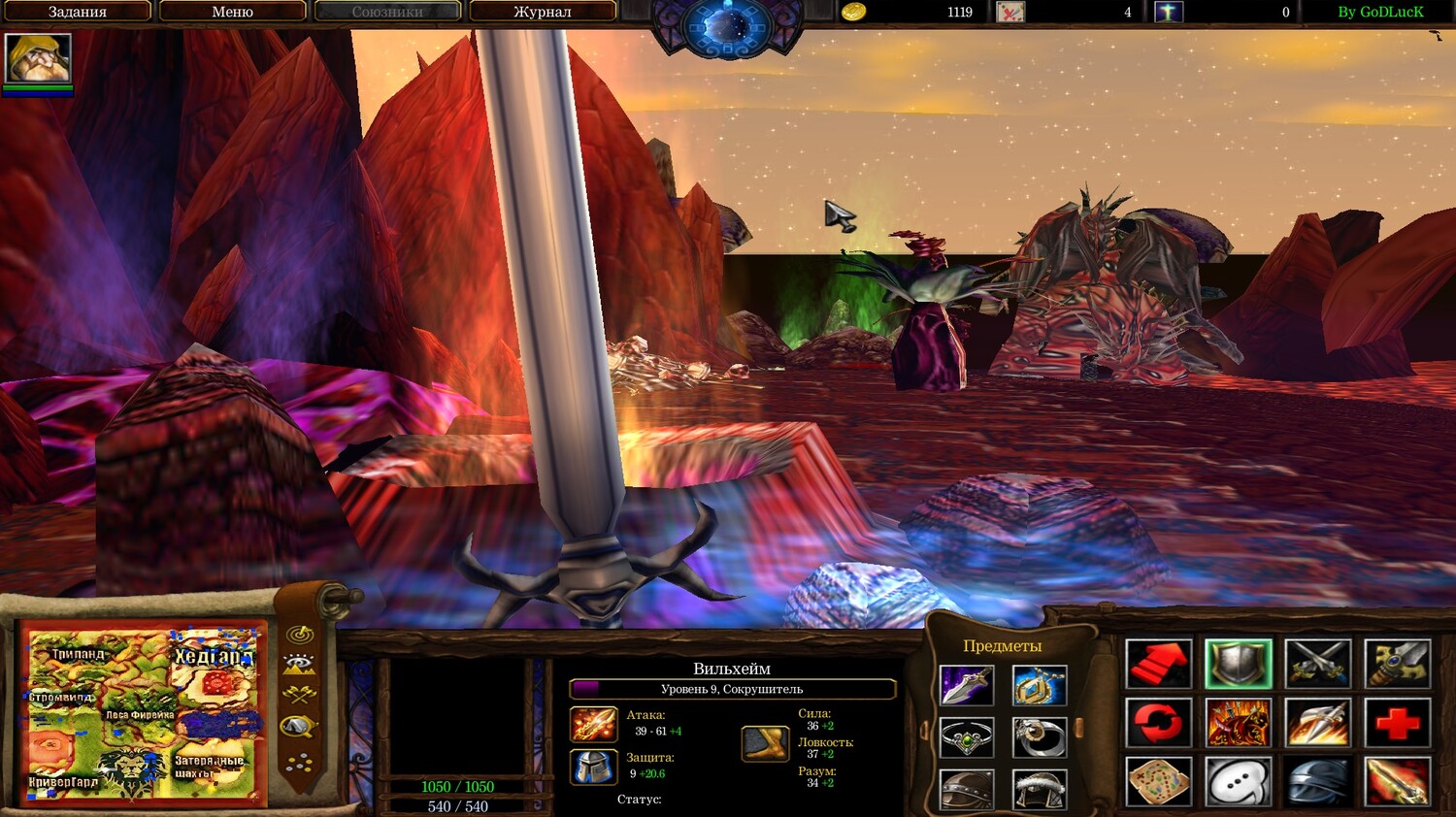Open the Задания quests menu

click(x=78, y=12)
